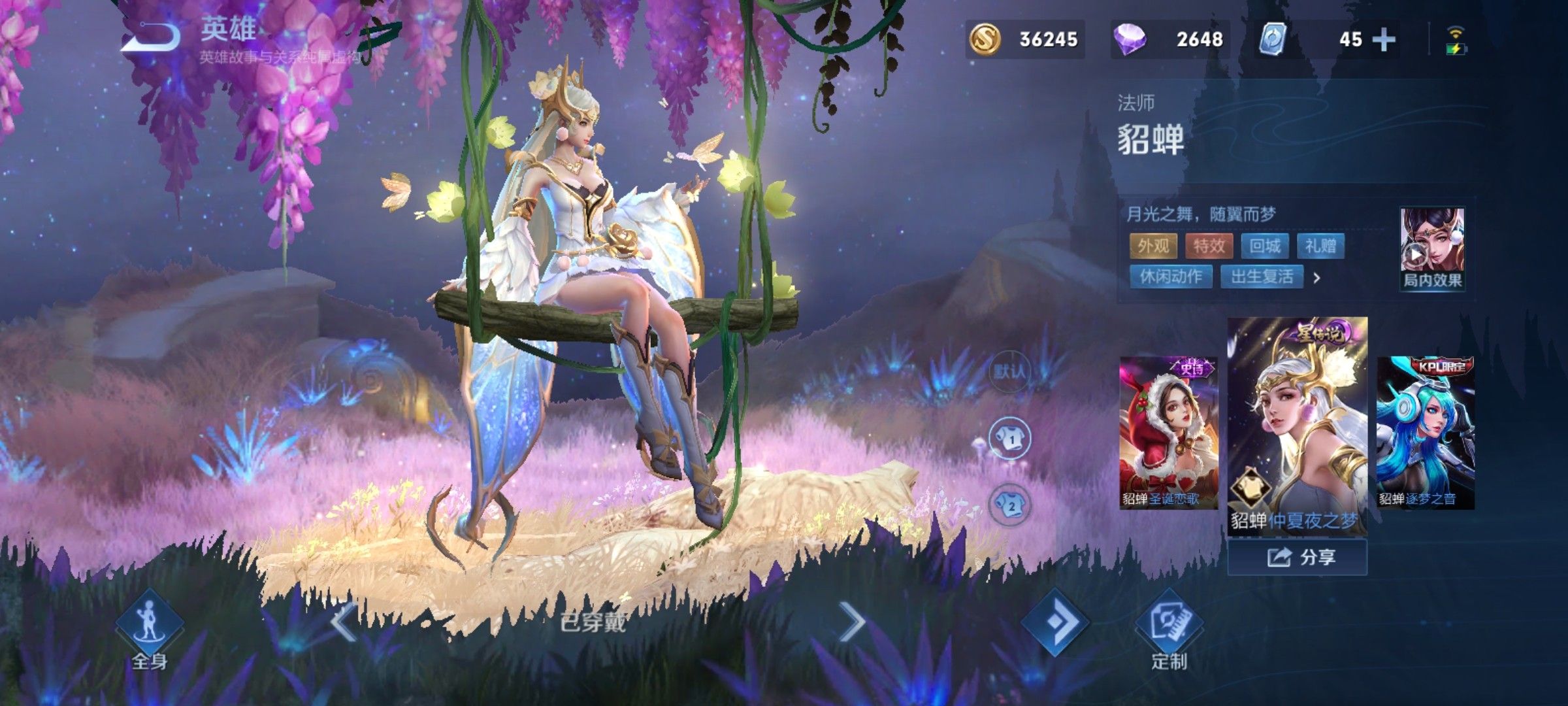Screen dimensions: 1568x706
Task: Open the 礼赠 gift tag
Action: [x=1320, y=246]
